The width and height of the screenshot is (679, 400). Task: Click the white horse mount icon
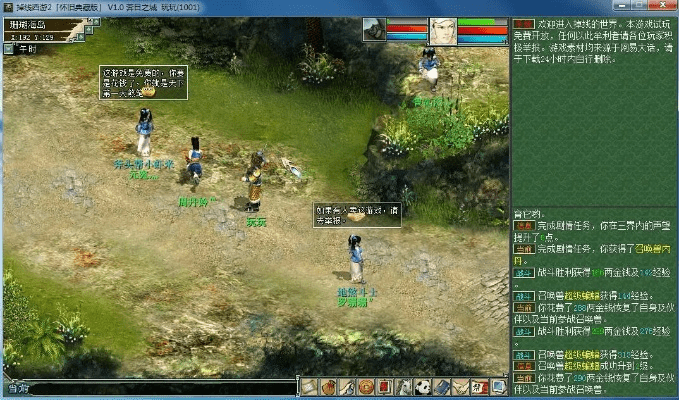[x=403, y=387]
